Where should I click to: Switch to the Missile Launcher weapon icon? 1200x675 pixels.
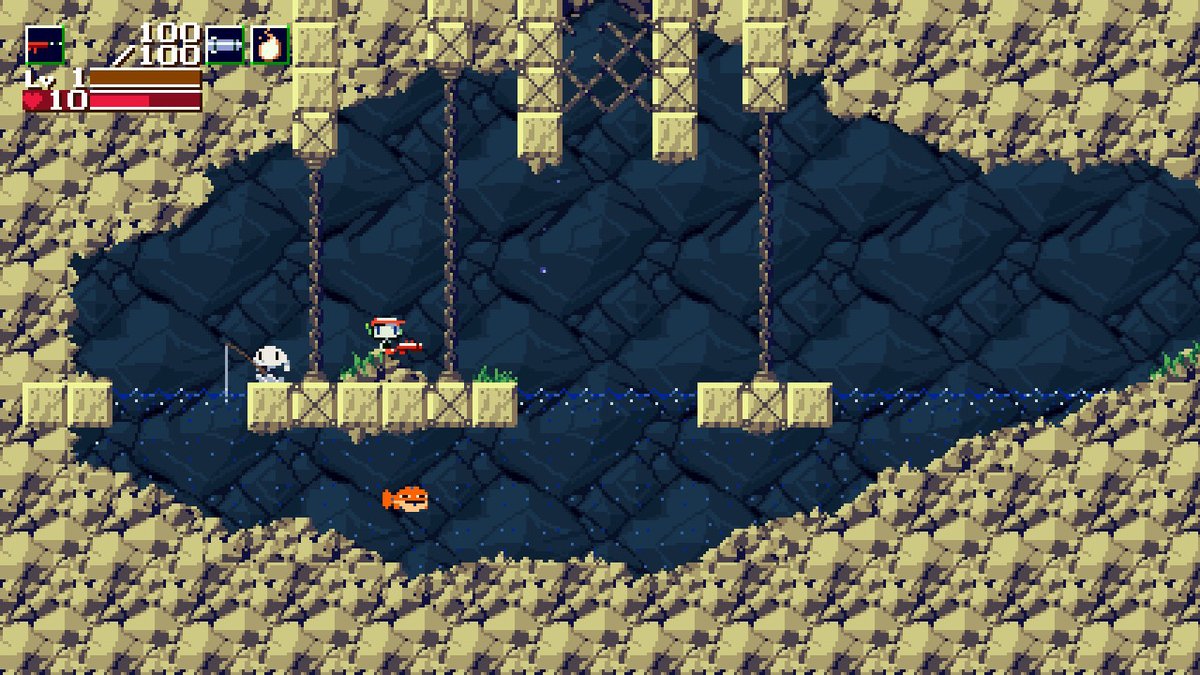point(225,45)
